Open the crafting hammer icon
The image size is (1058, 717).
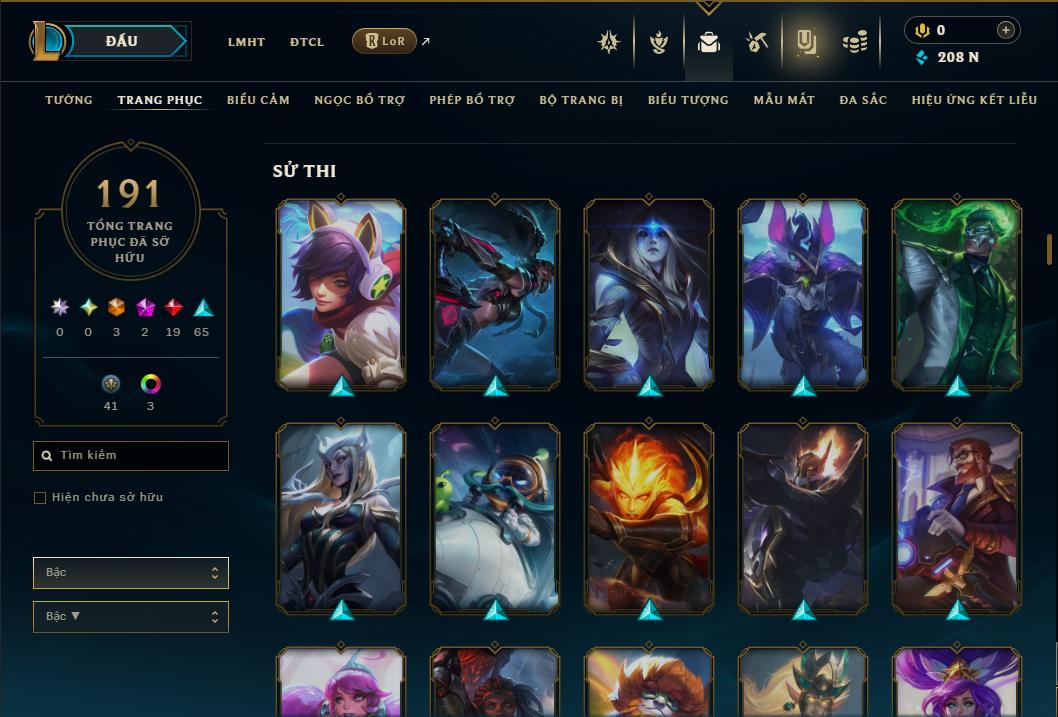pyautogui.click(x=757, y=42)
